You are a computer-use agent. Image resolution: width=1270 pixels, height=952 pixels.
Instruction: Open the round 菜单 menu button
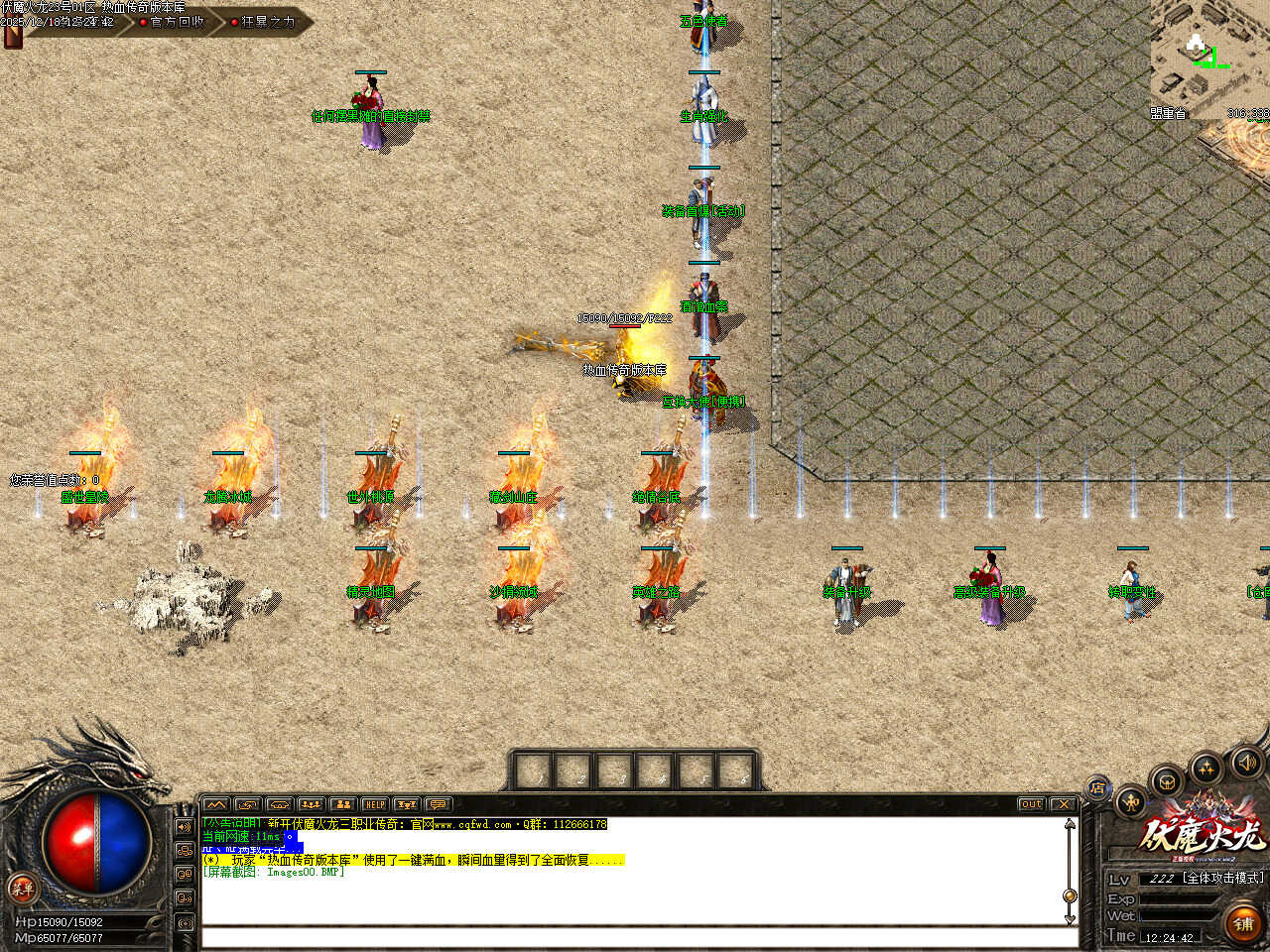pyautogui.click(x=22, y=889)
